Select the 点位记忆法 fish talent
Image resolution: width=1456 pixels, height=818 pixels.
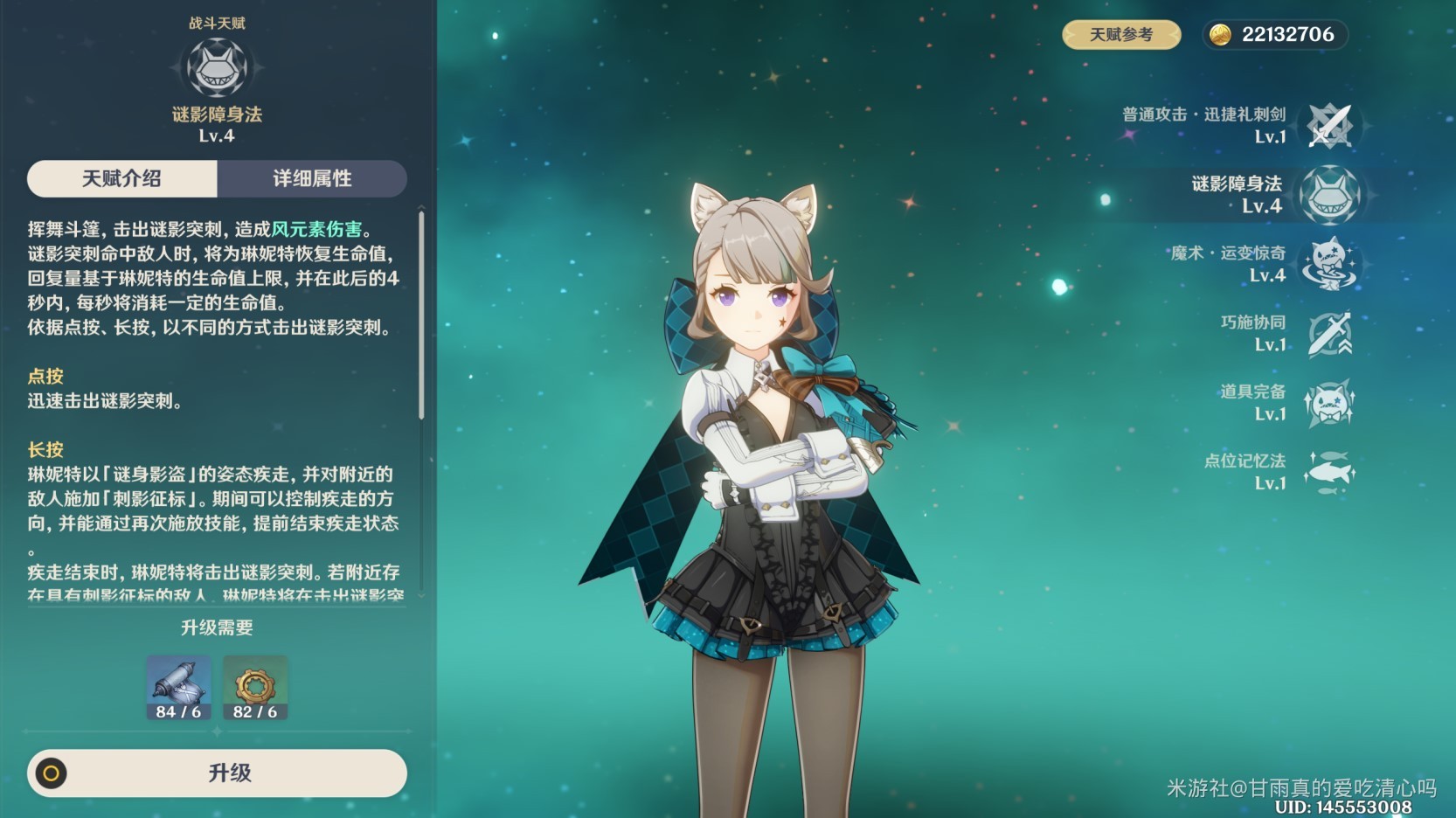coord(1329,472)
